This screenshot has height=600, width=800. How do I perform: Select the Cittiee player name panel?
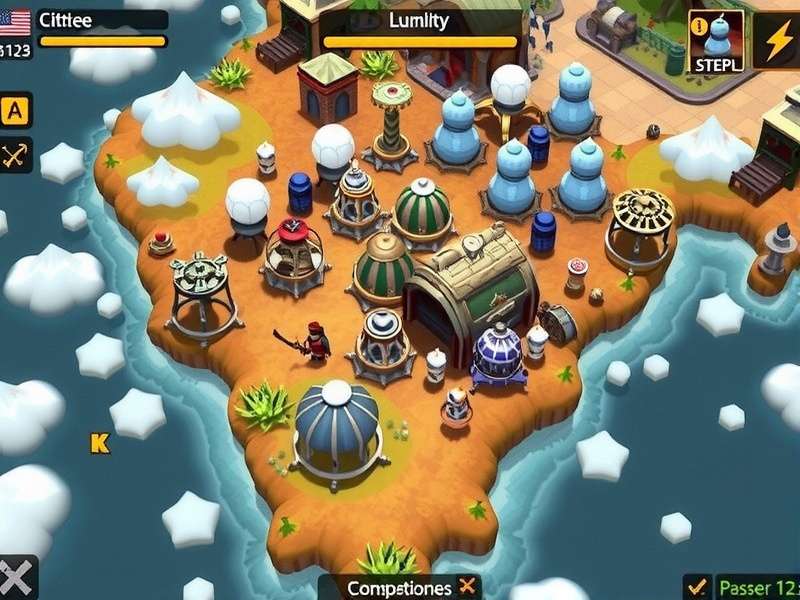[100, 20]
